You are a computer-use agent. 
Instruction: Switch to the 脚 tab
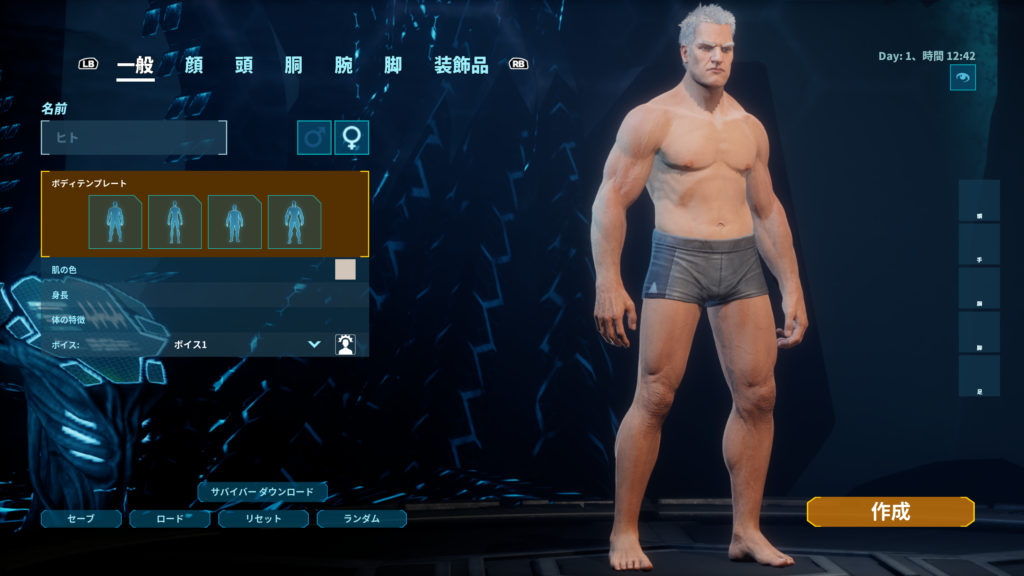pos(394,66)
